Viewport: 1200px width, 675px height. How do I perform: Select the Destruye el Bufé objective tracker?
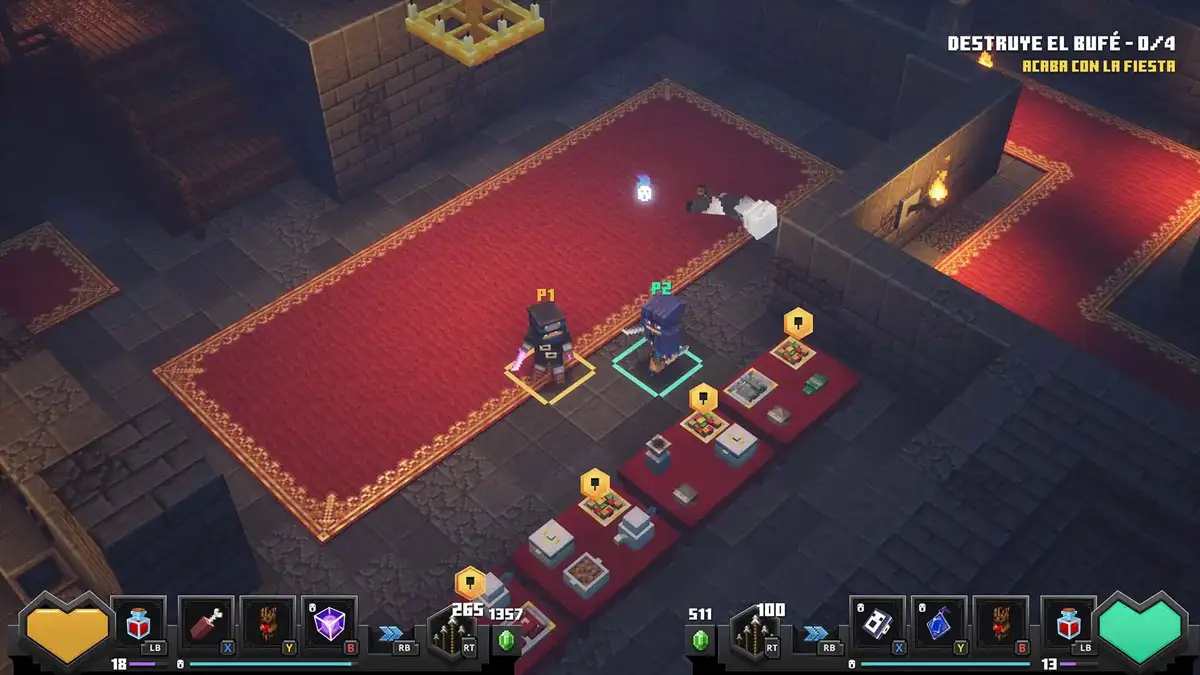tap(1061, 44)
